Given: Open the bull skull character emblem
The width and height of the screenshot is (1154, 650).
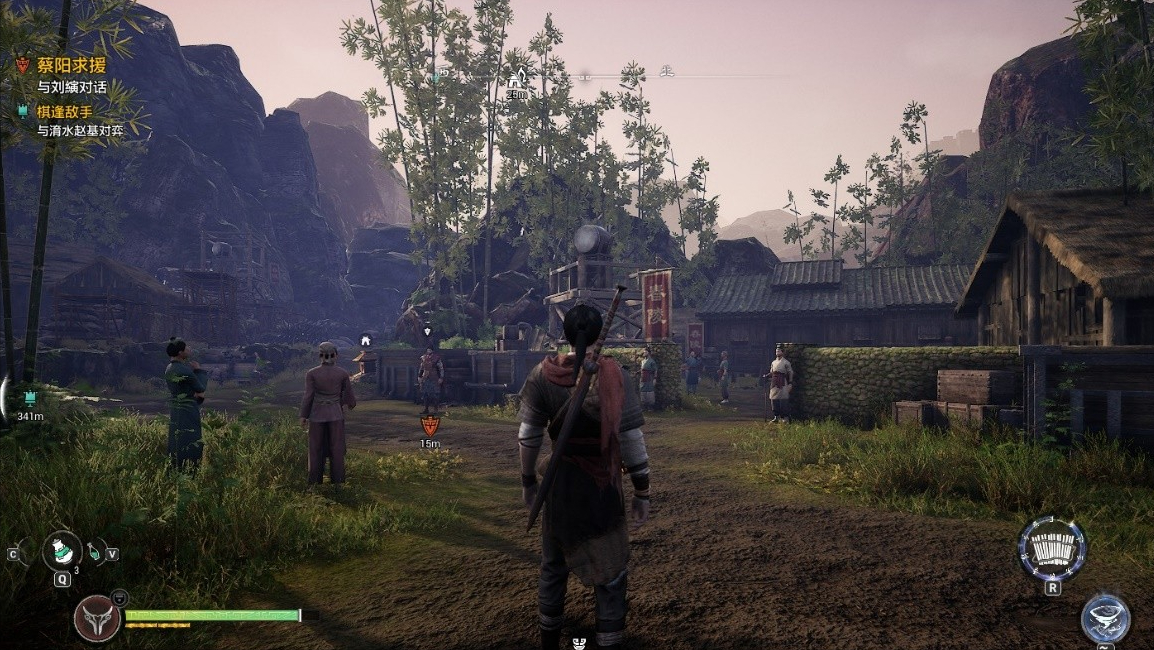Looking at the screenshot, I should [x=97, y=619].
